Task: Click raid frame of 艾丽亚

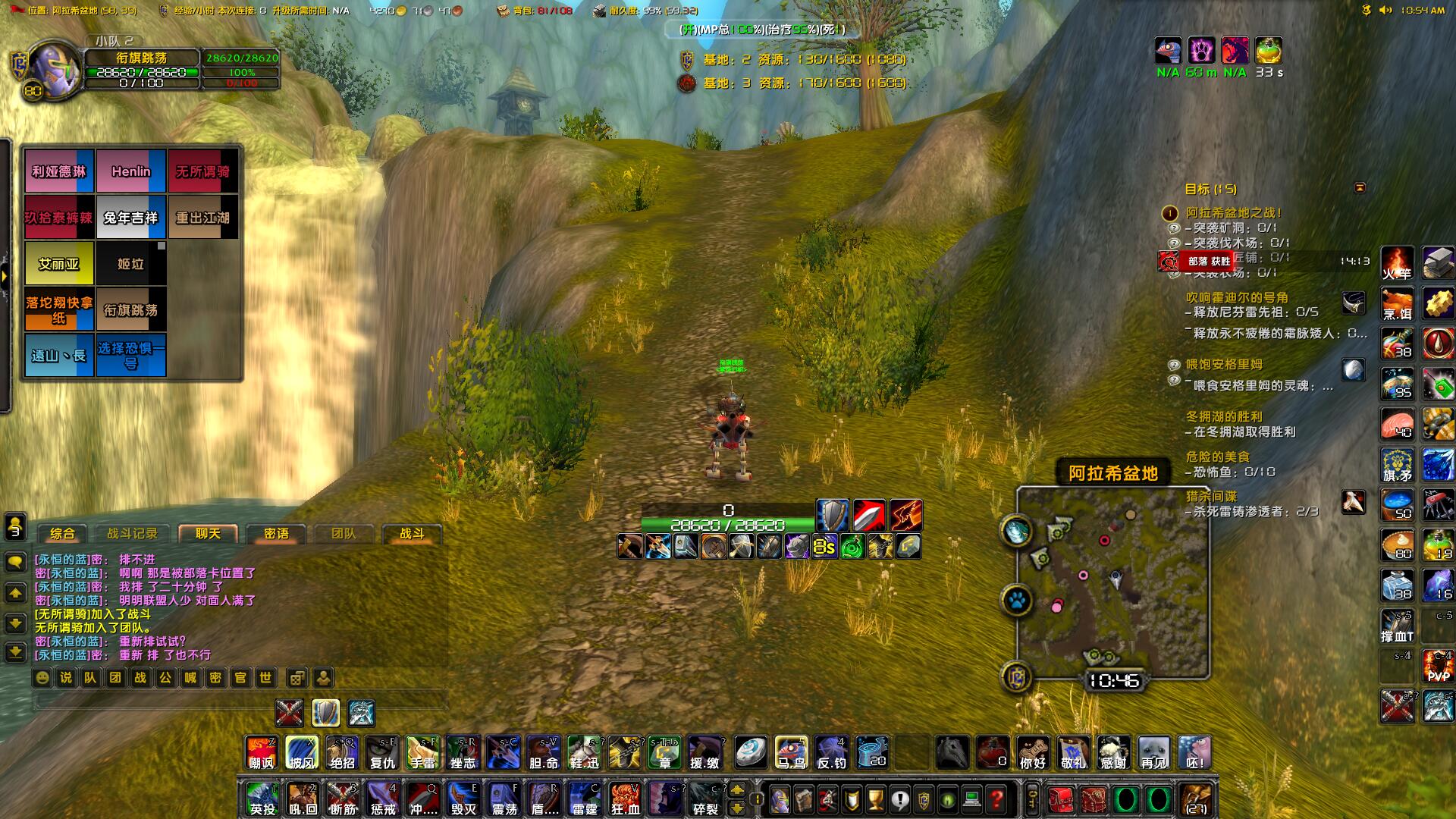Action: click(x=59, y=264)
